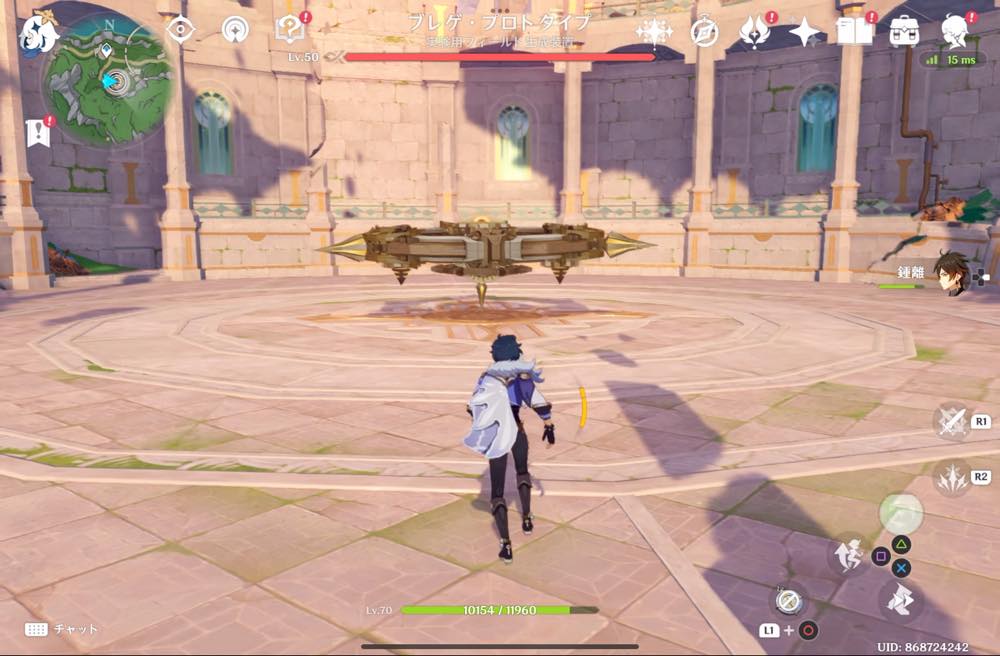
Task: Activate the crossed-sword skill icon
Action: (952, 421)
